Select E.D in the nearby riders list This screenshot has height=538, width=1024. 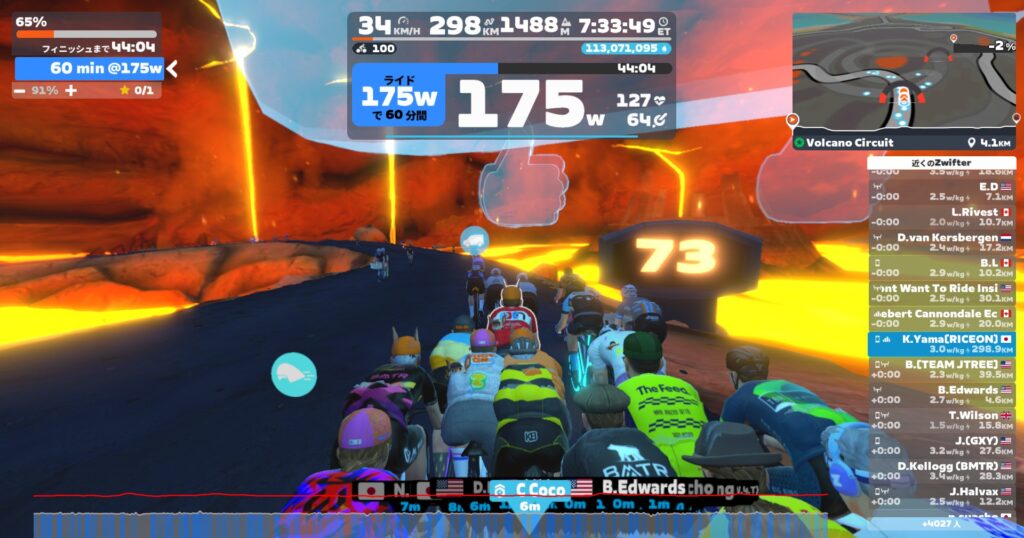tap(941, 191)
